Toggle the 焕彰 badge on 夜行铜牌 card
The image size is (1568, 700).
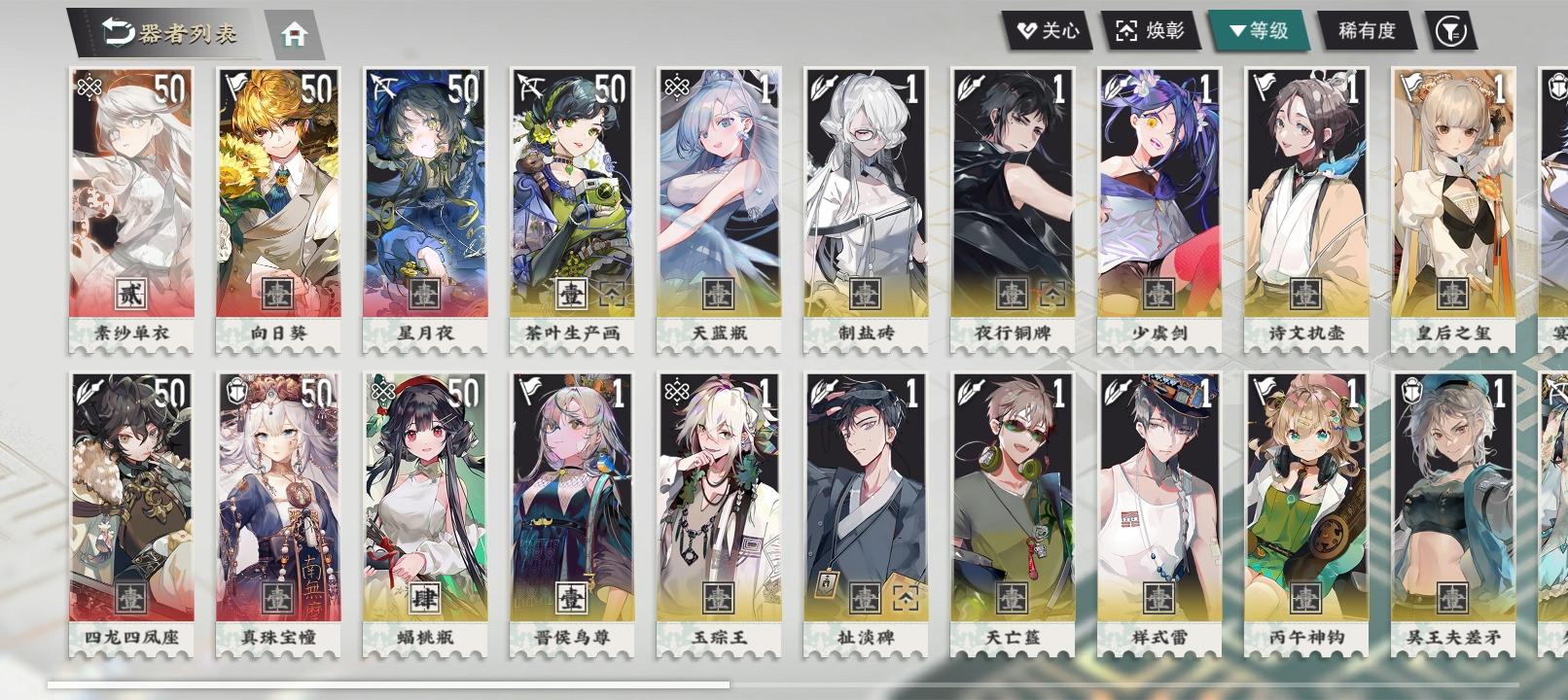[1050, 293]
